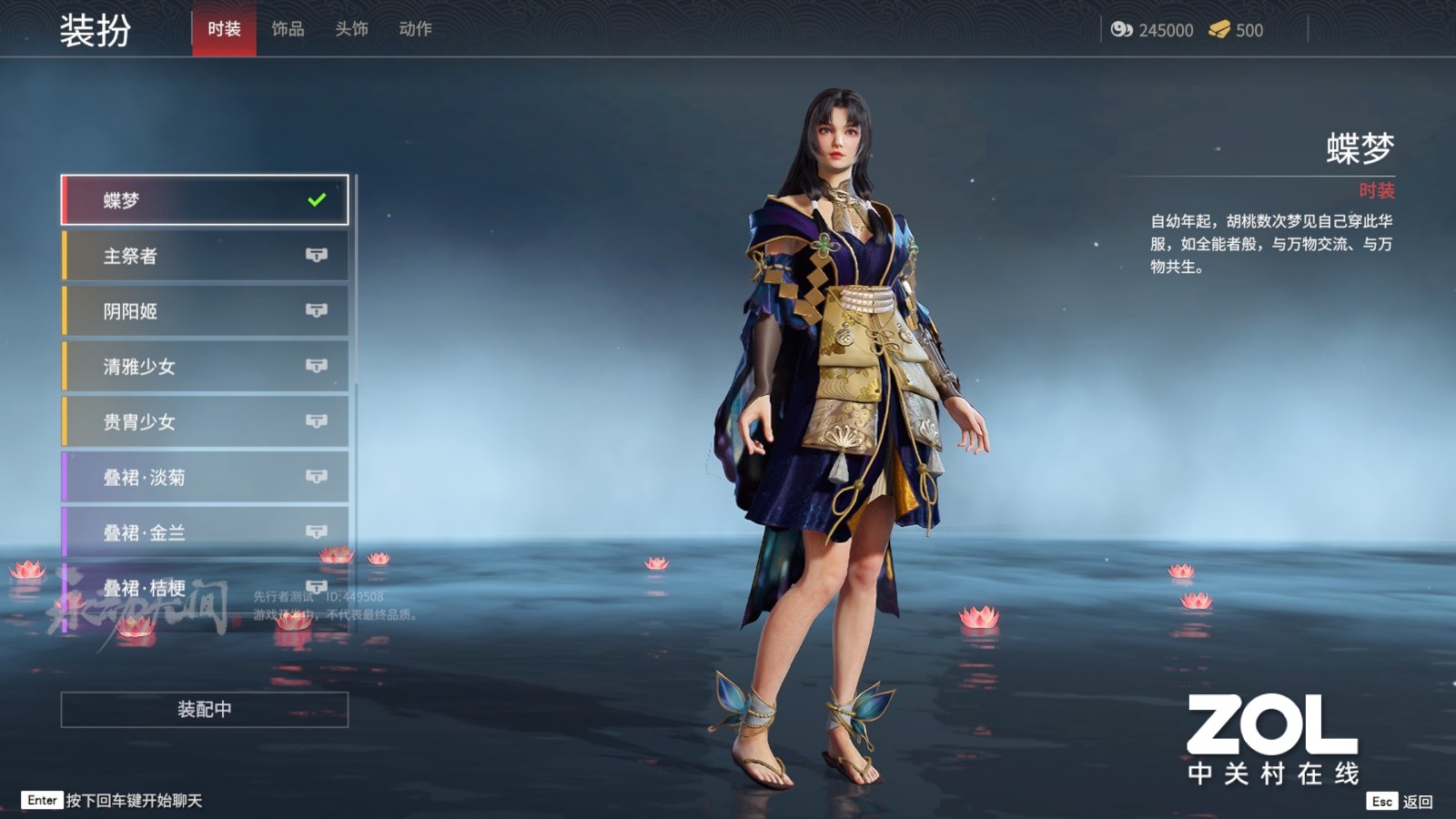This screenshot has height=819, width=1456.
Task: Click the 装配中 equip button
Action: click(x=205, y=710)
